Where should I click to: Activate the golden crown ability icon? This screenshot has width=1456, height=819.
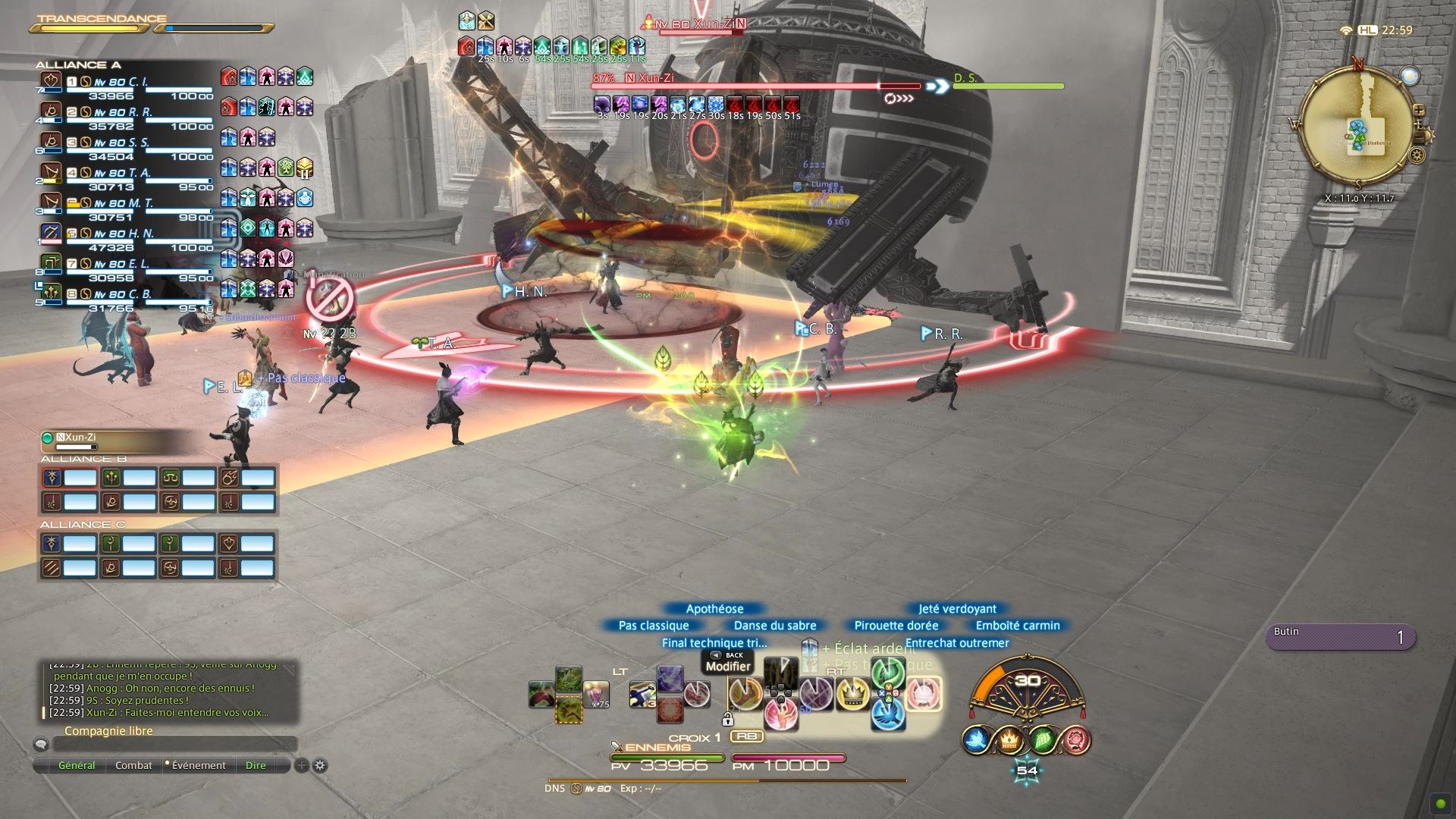[x=852, y=693]
